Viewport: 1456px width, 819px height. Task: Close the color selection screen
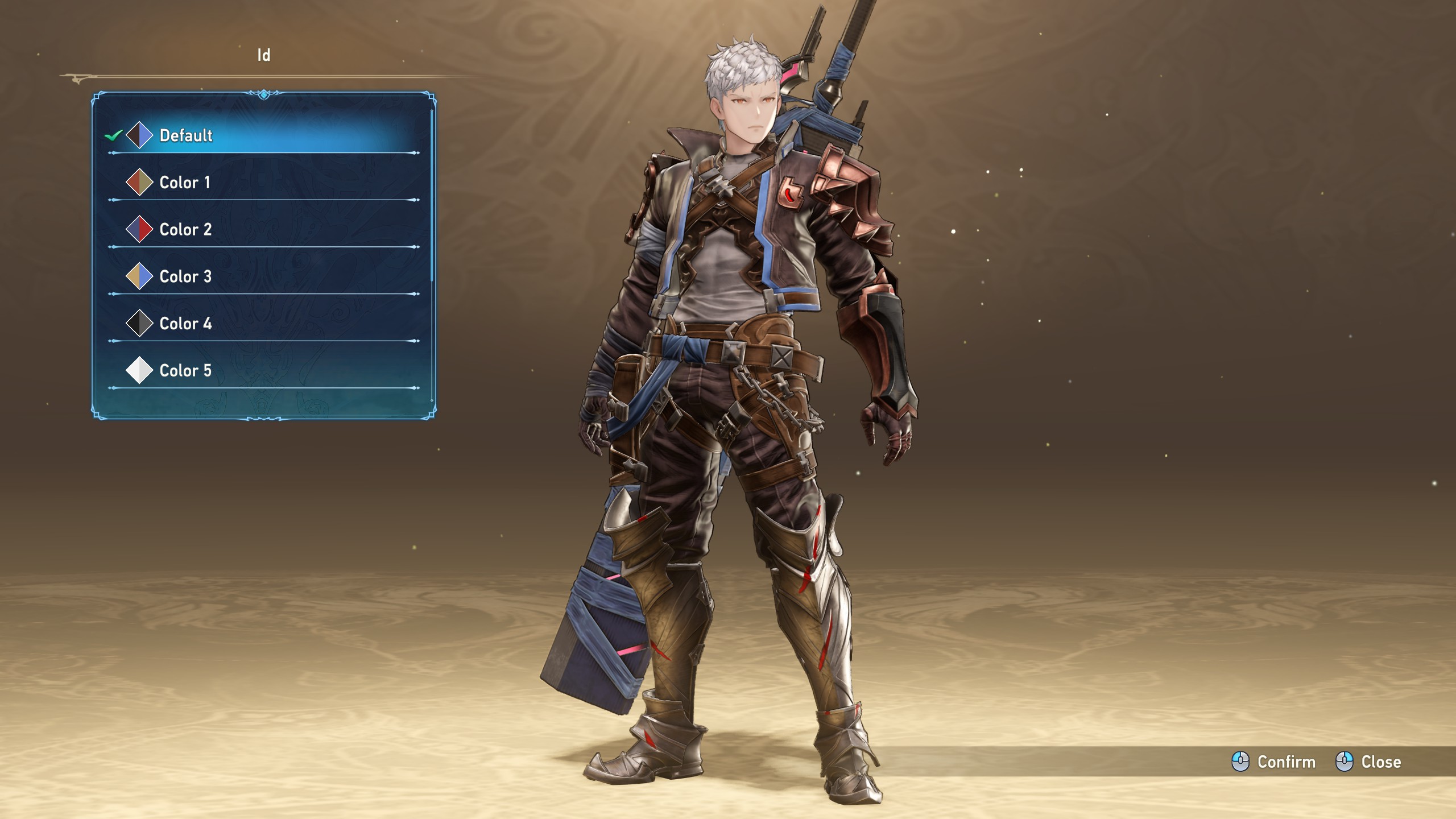pos(1368,762)
